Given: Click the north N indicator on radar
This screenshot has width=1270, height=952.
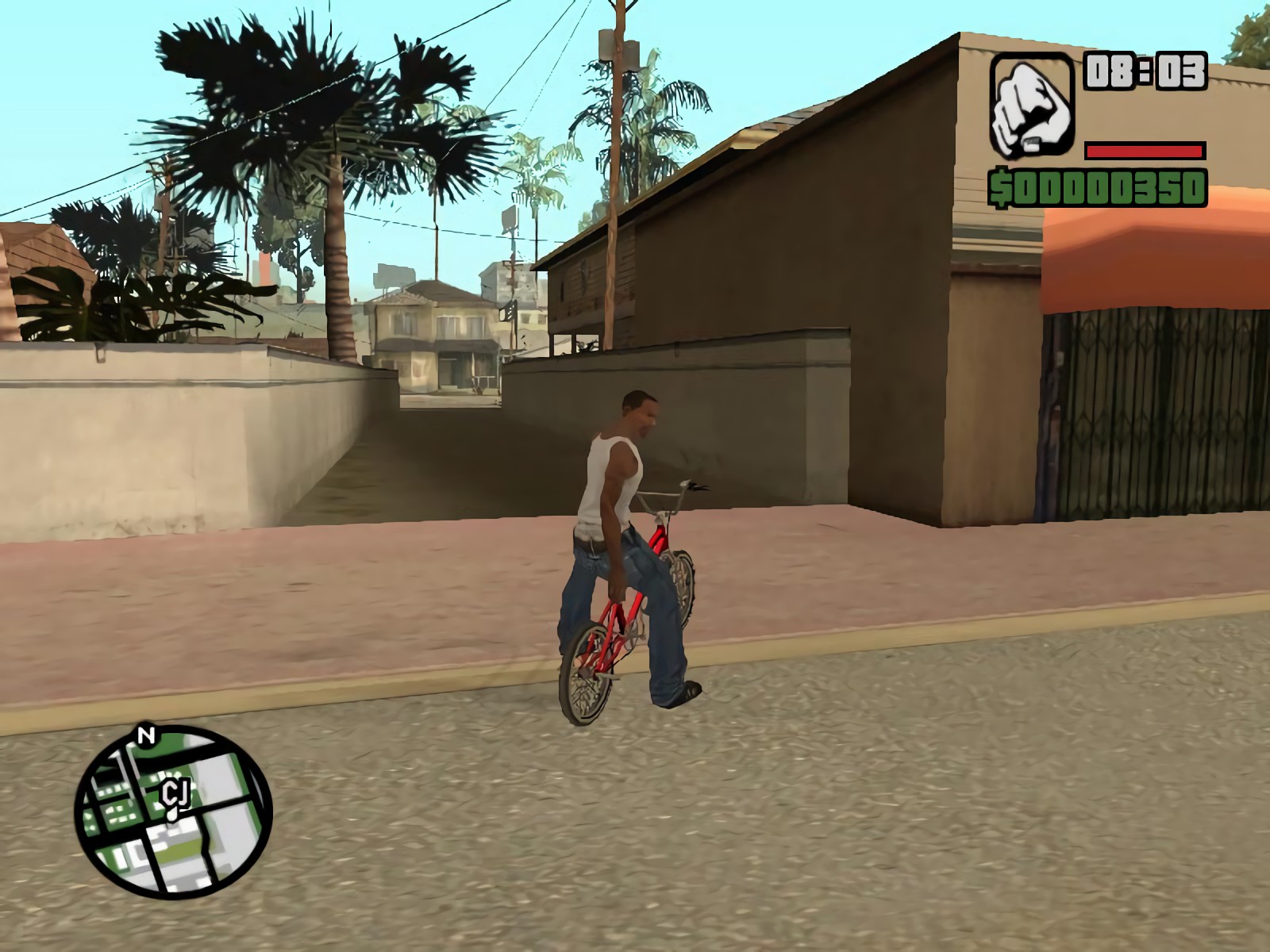Looking at the screenshot, I should (x=145, y=735).
